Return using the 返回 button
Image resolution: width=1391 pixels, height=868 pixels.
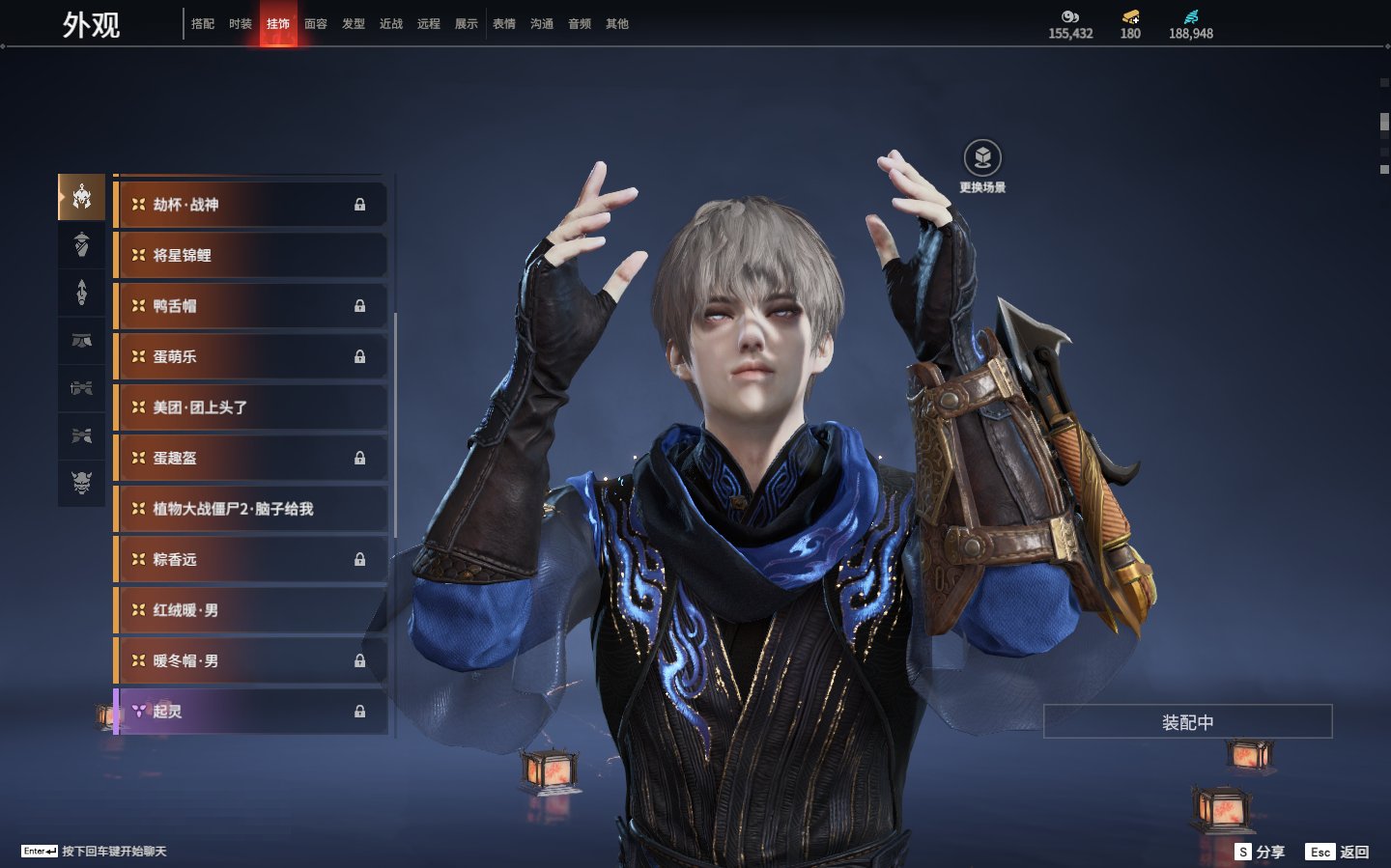(1338, 852)
